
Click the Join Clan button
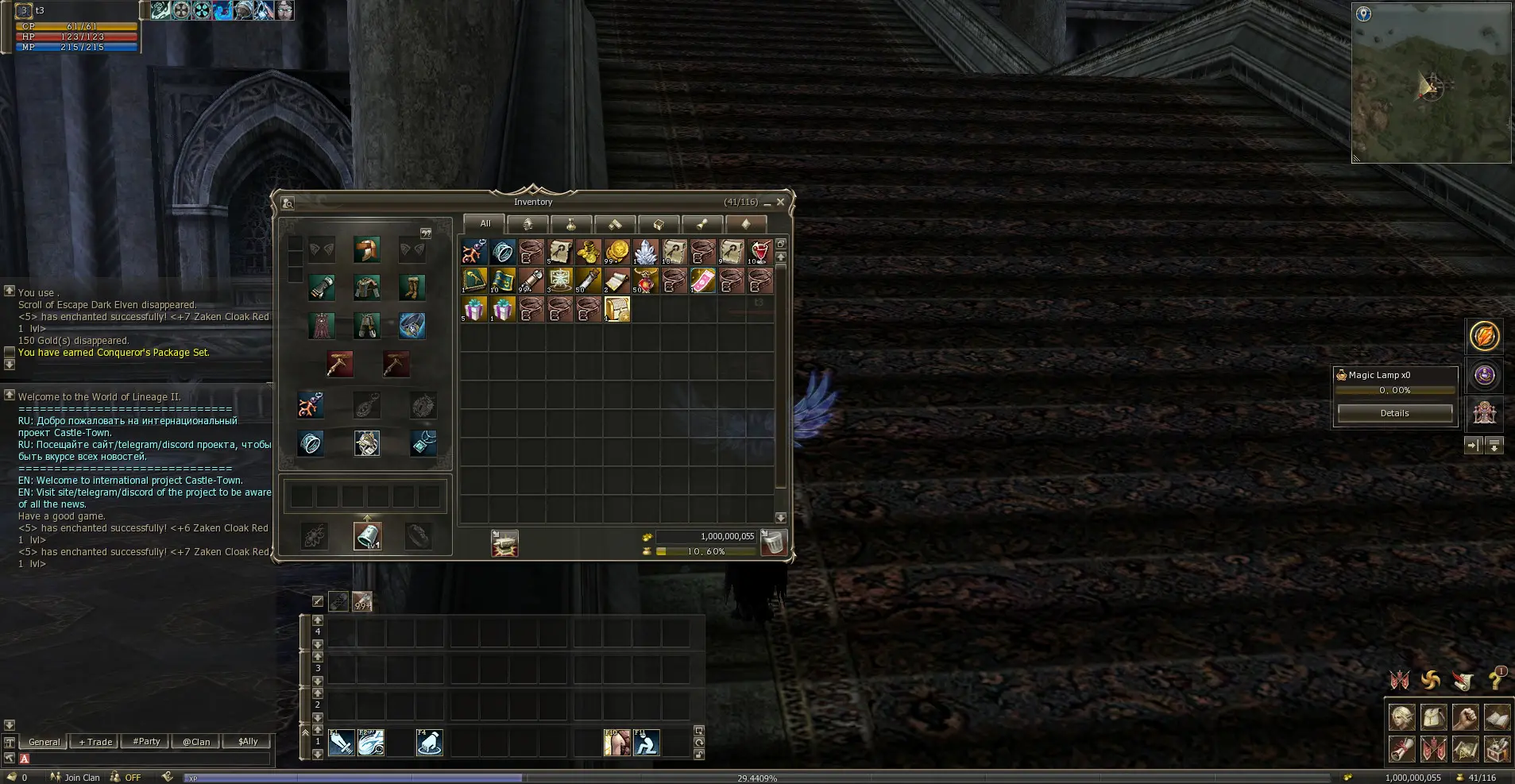[x=76, y=778]
